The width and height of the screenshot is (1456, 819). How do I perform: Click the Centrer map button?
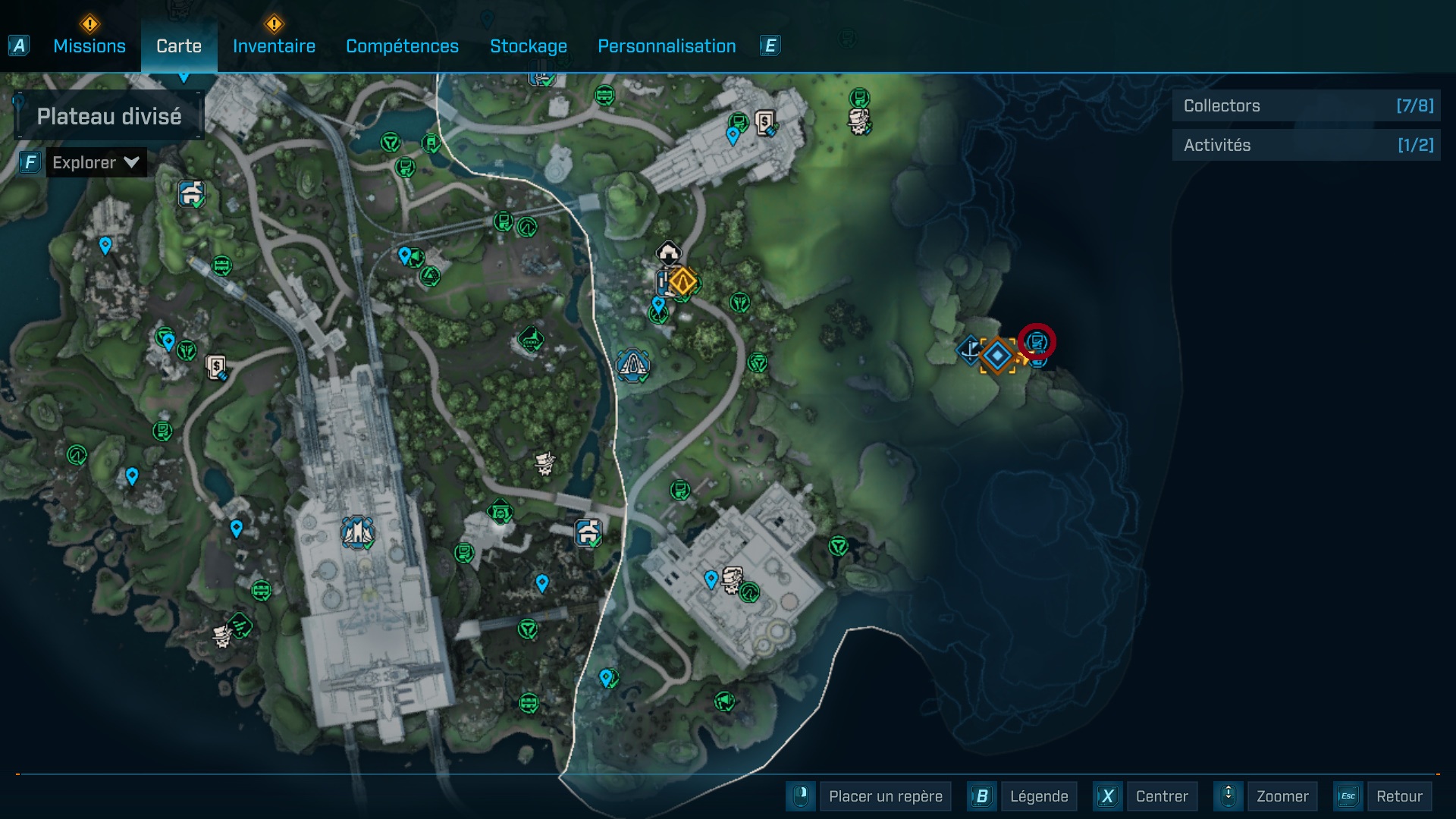1162,796
